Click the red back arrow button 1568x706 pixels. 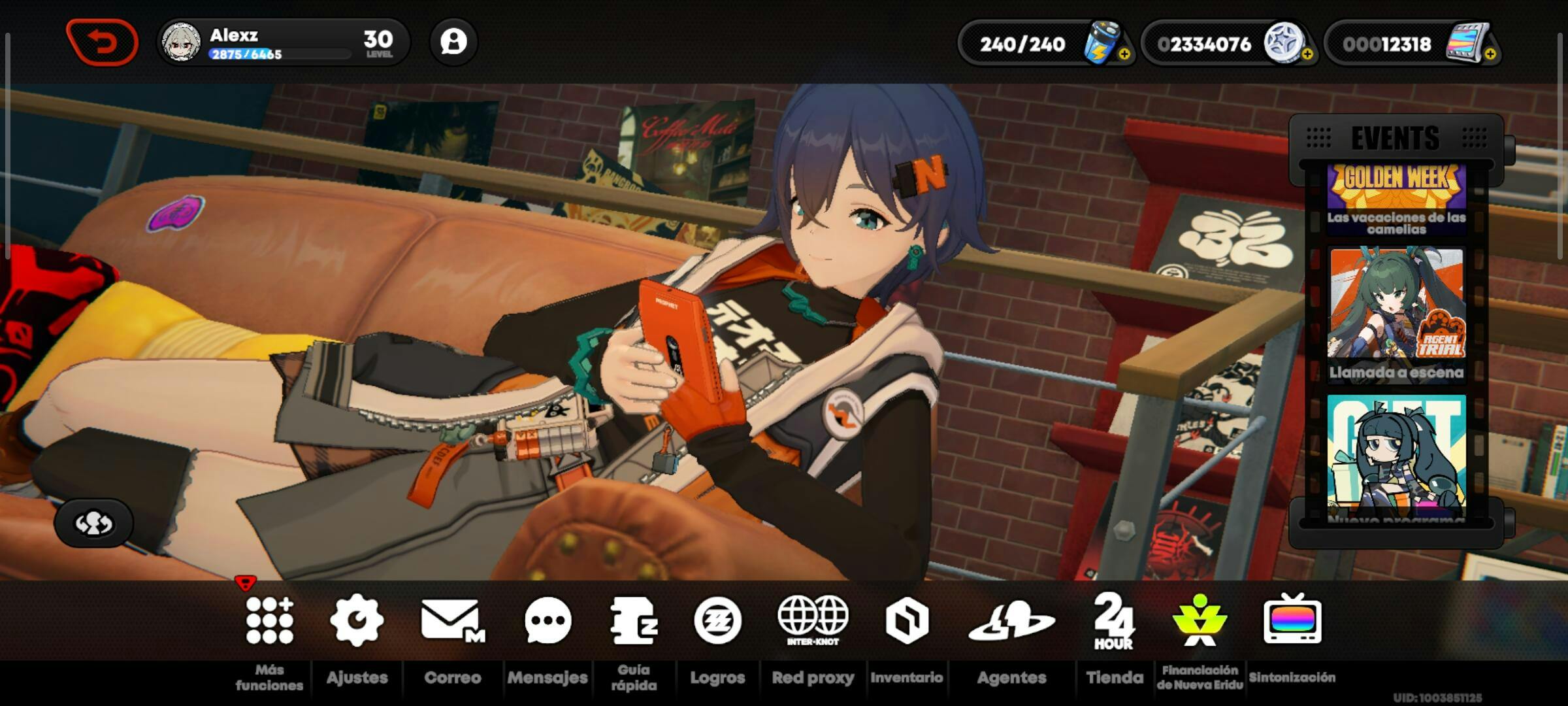pos(102,43)
